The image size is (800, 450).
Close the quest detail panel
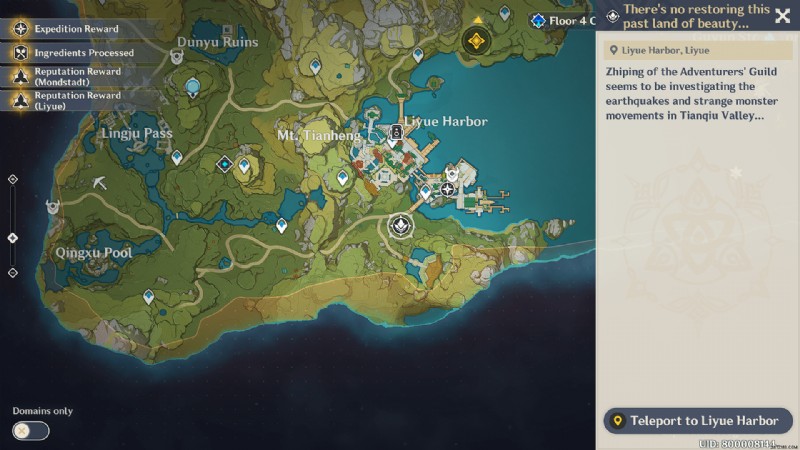tap(782, 16)
